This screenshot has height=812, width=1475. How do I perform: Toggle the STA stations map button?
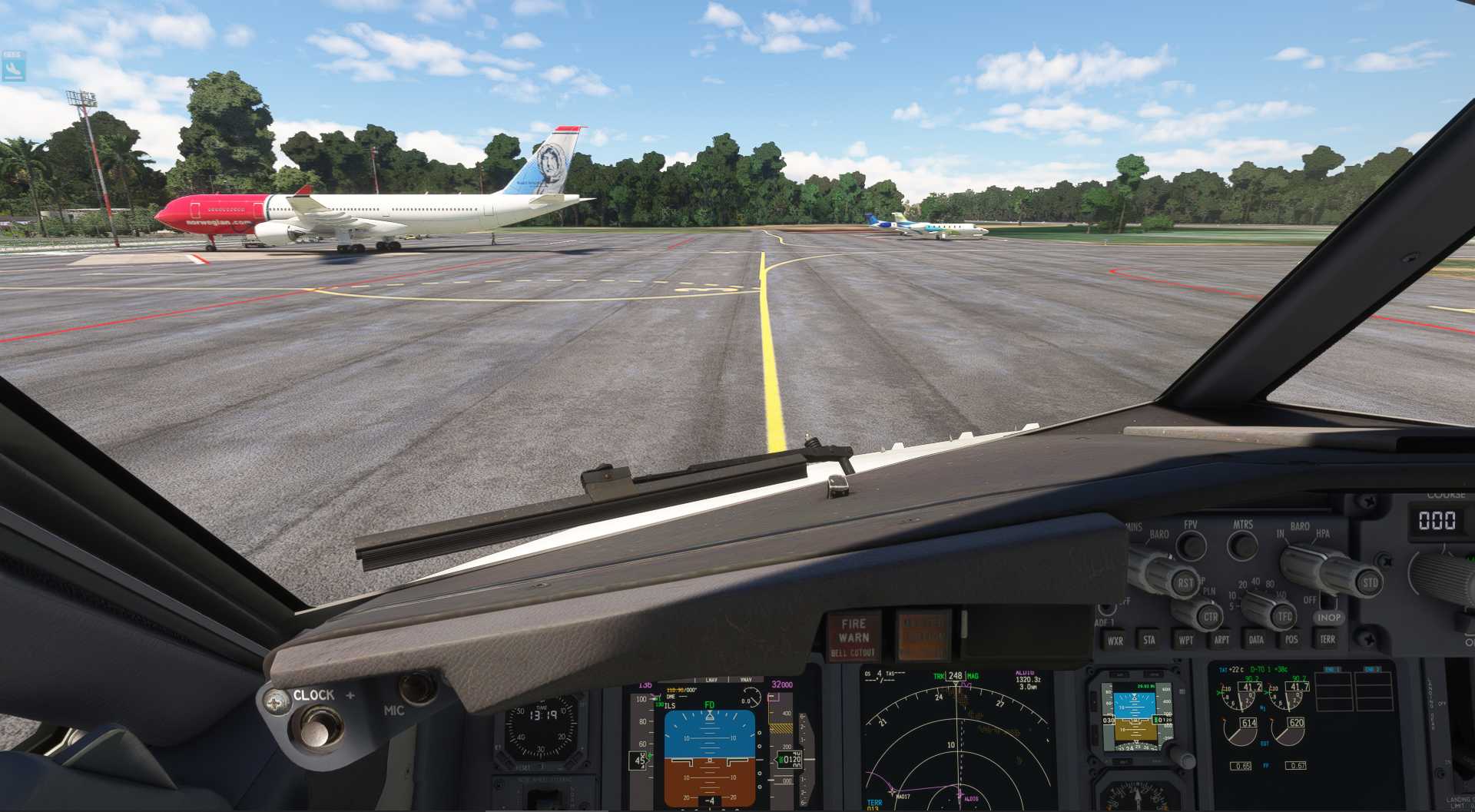coord(1149,640)
